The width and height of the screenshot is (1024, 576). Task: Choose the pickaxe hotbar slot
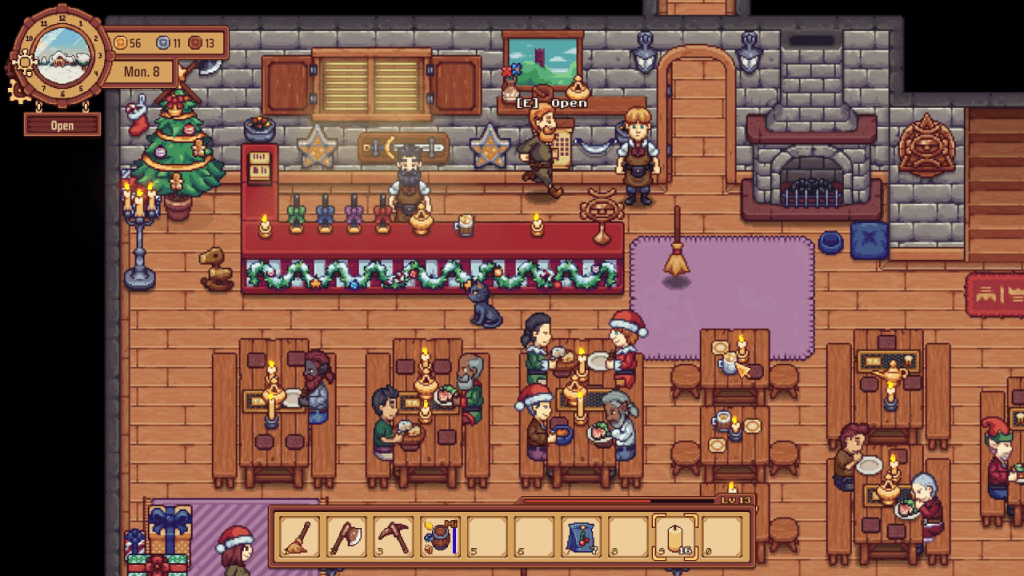click(x=393, y=537)
